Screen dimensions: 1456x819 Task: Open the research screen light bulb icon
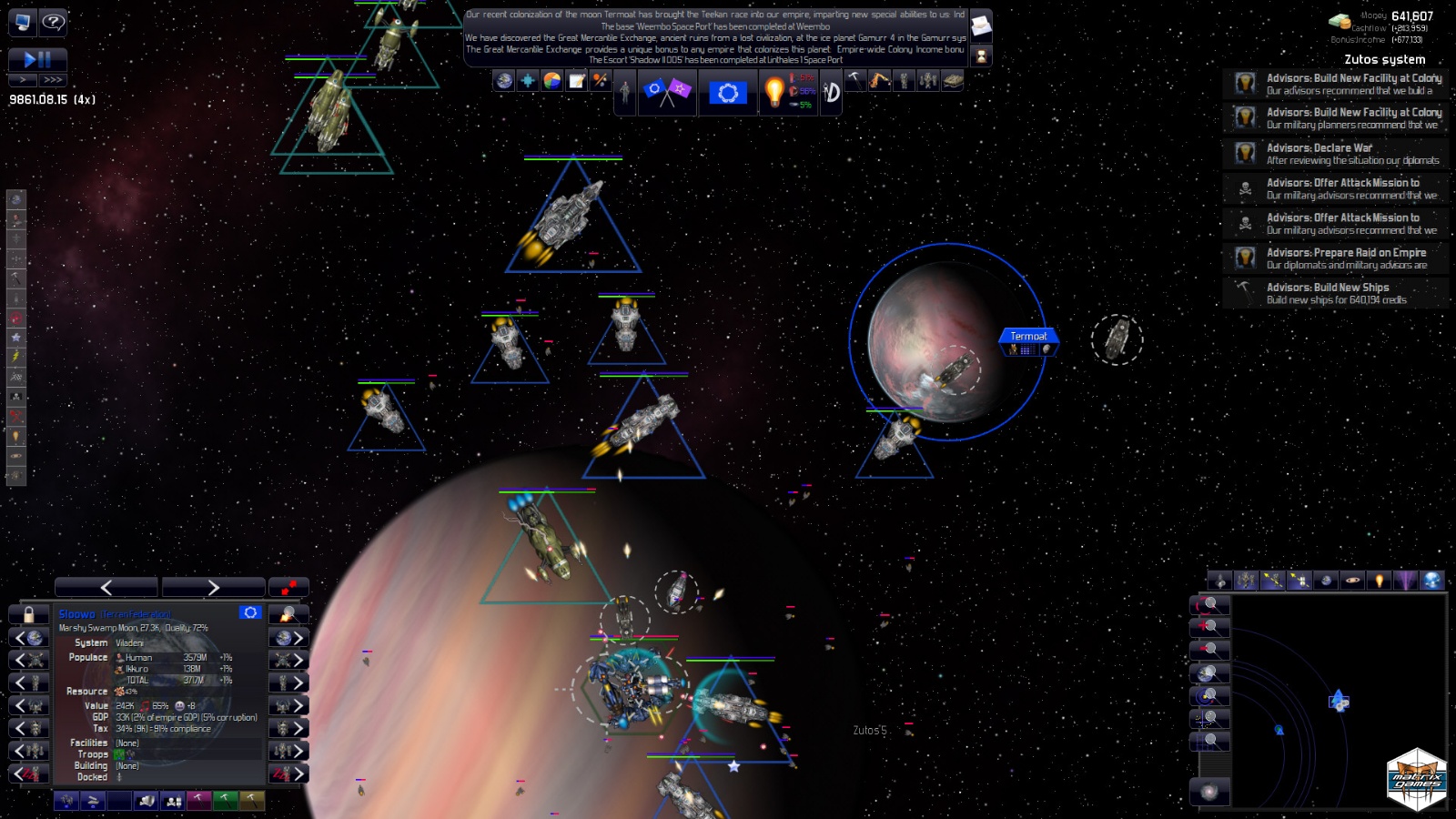(x=773, y=91)
